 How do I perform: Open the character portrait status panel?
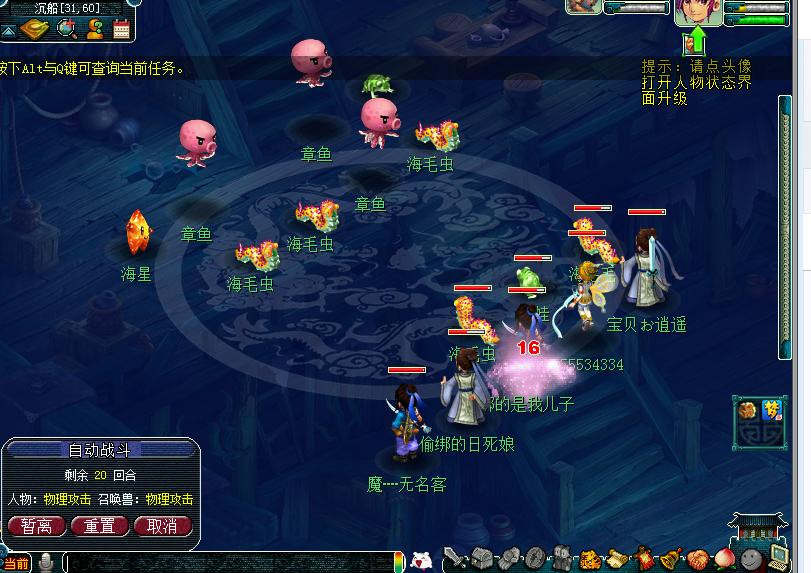(x=698, y=11)
